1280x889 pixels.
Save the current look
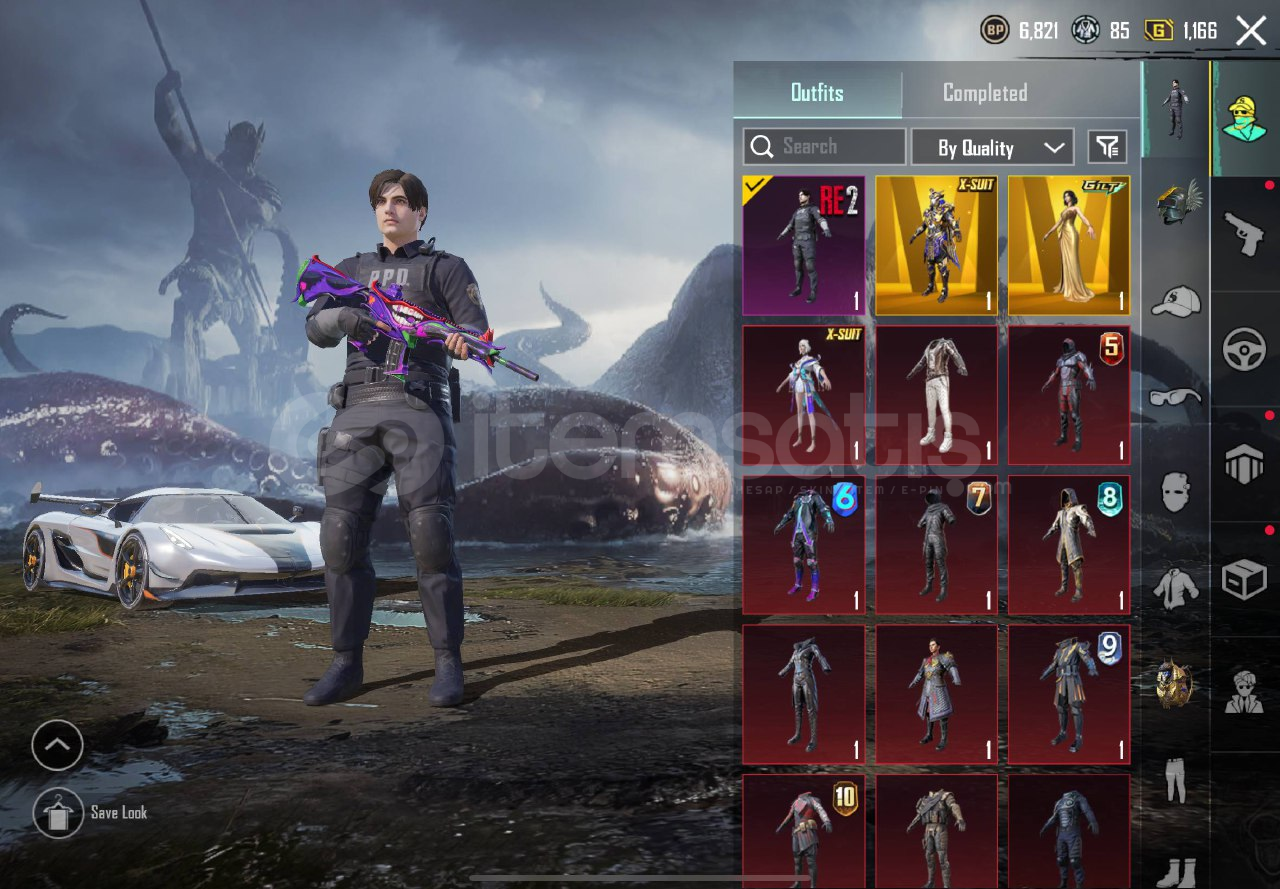(x=58, y=812)
